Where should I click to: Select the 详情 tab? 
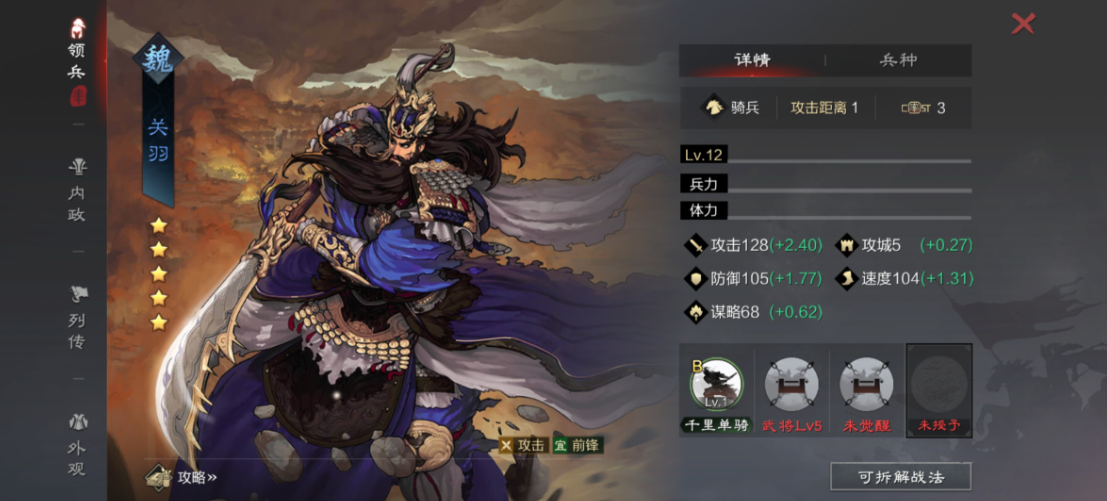751,60
